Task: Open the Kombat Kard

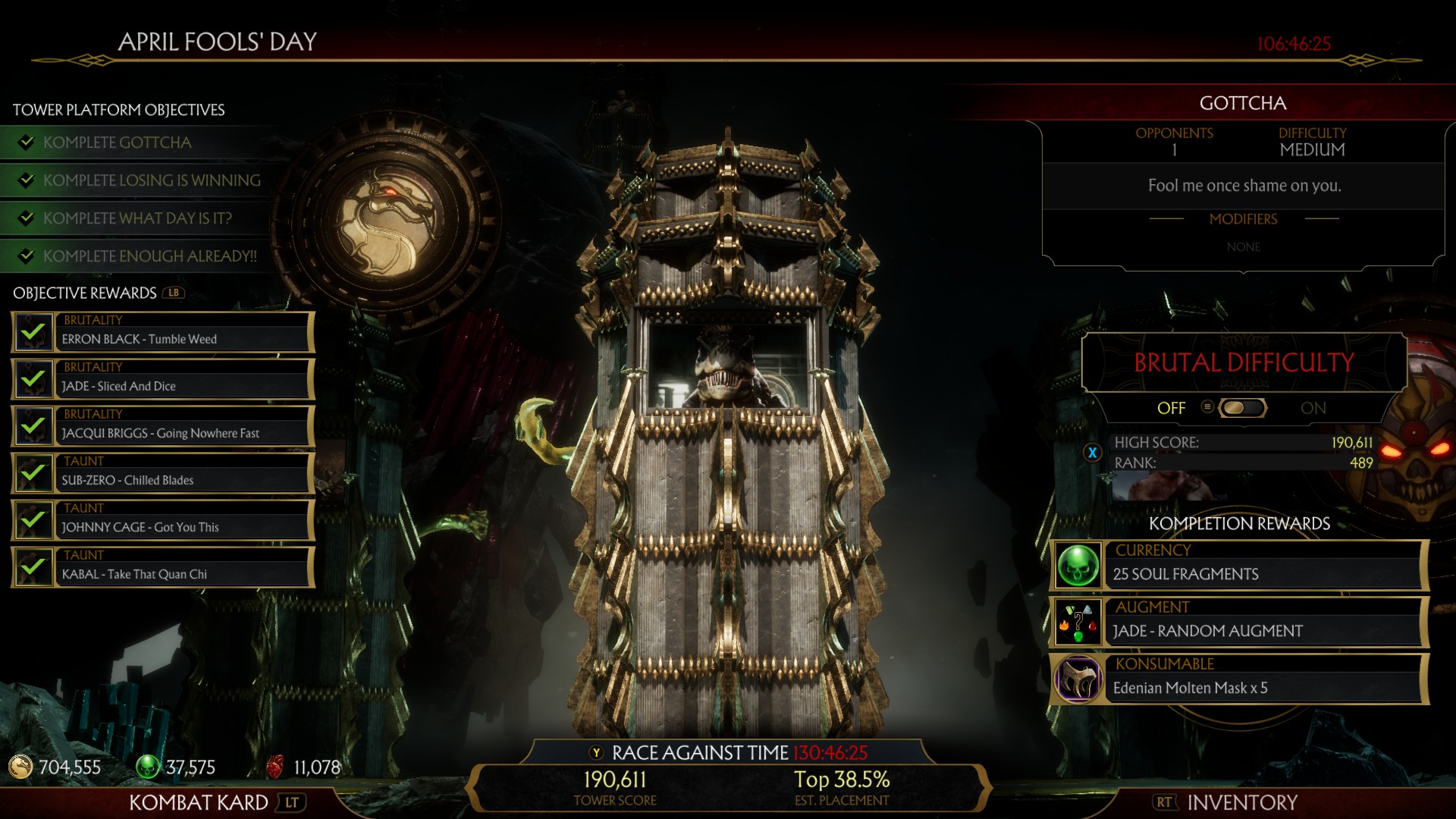Action: pyautogui.click(x=199, y=802)
